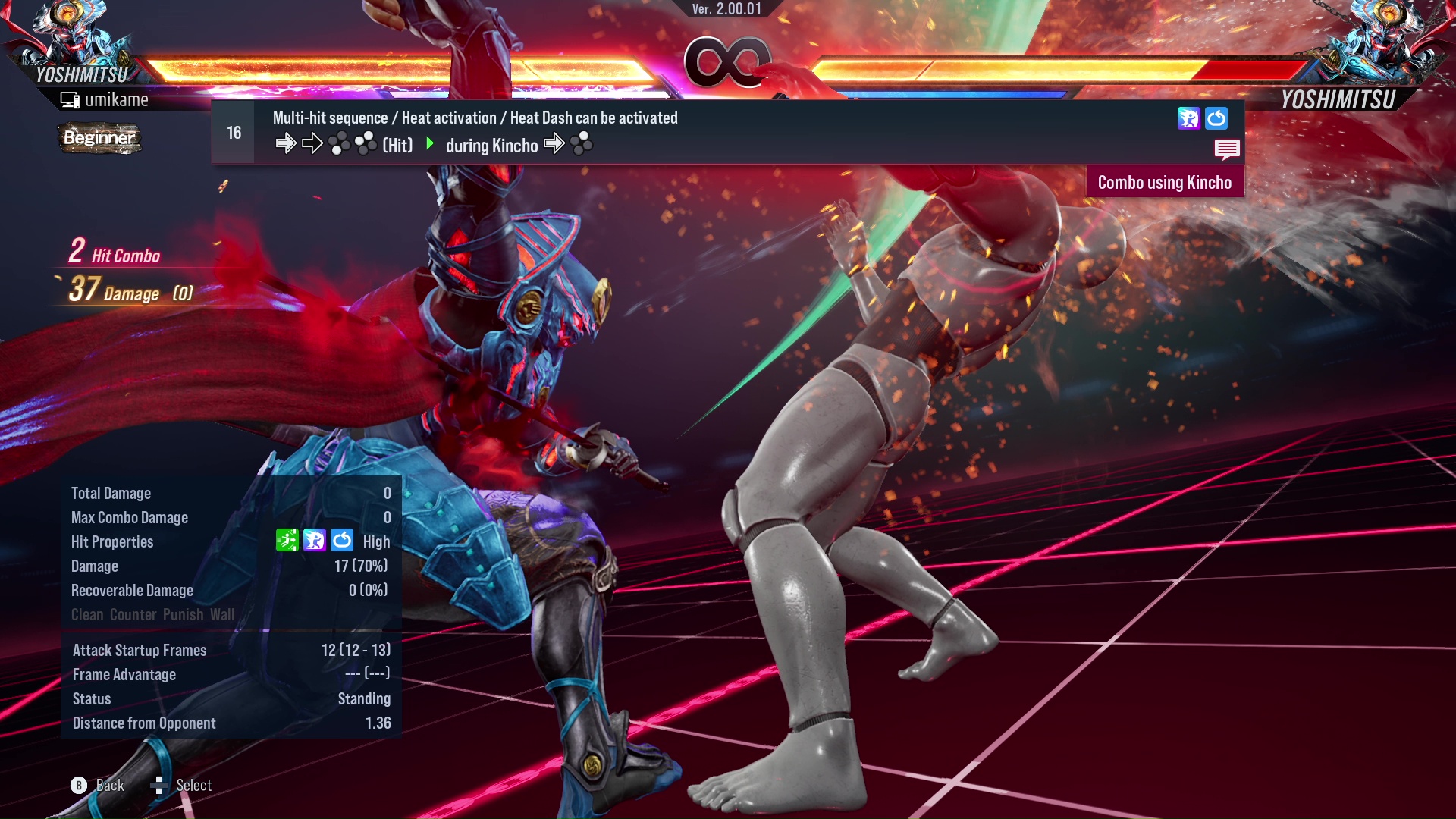Select the blue repeat icon next to Heat icon

[x=1217, y=118]
